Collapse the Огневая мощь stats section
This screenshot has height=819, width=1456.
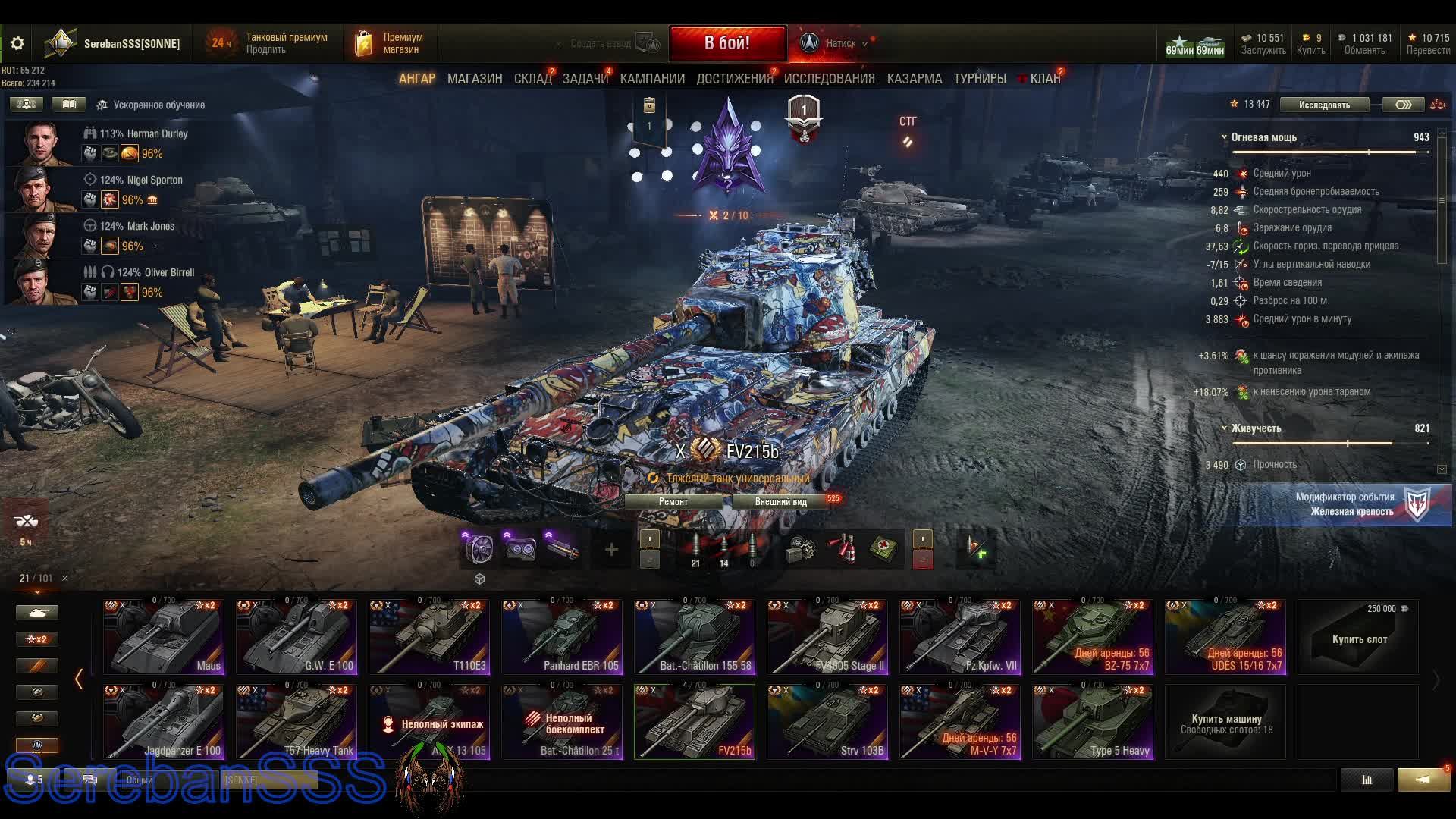point(1224,137)
